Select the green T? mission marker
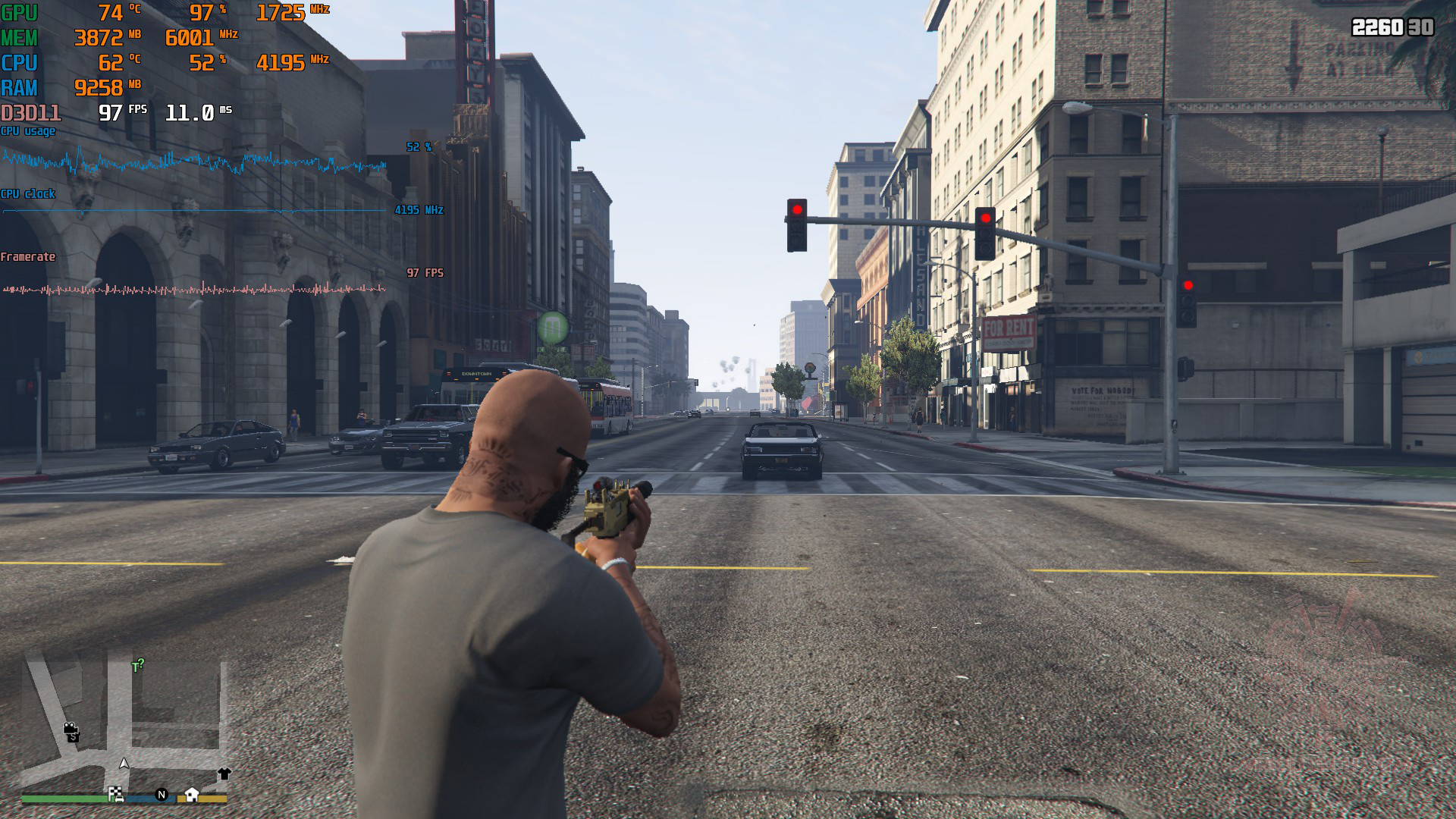This screenshot has height=819, width=1456. (x=137, y=666)
